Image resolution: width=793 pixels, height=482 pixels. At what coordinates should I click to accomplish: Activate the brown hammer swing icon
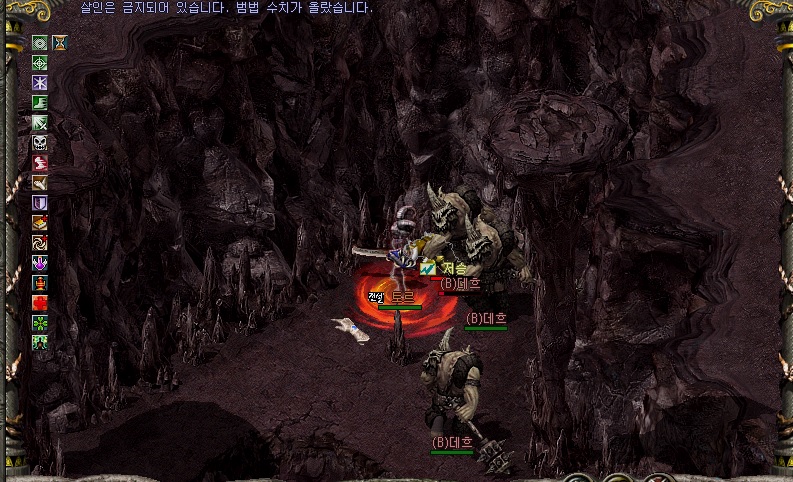tap(40, 183)
